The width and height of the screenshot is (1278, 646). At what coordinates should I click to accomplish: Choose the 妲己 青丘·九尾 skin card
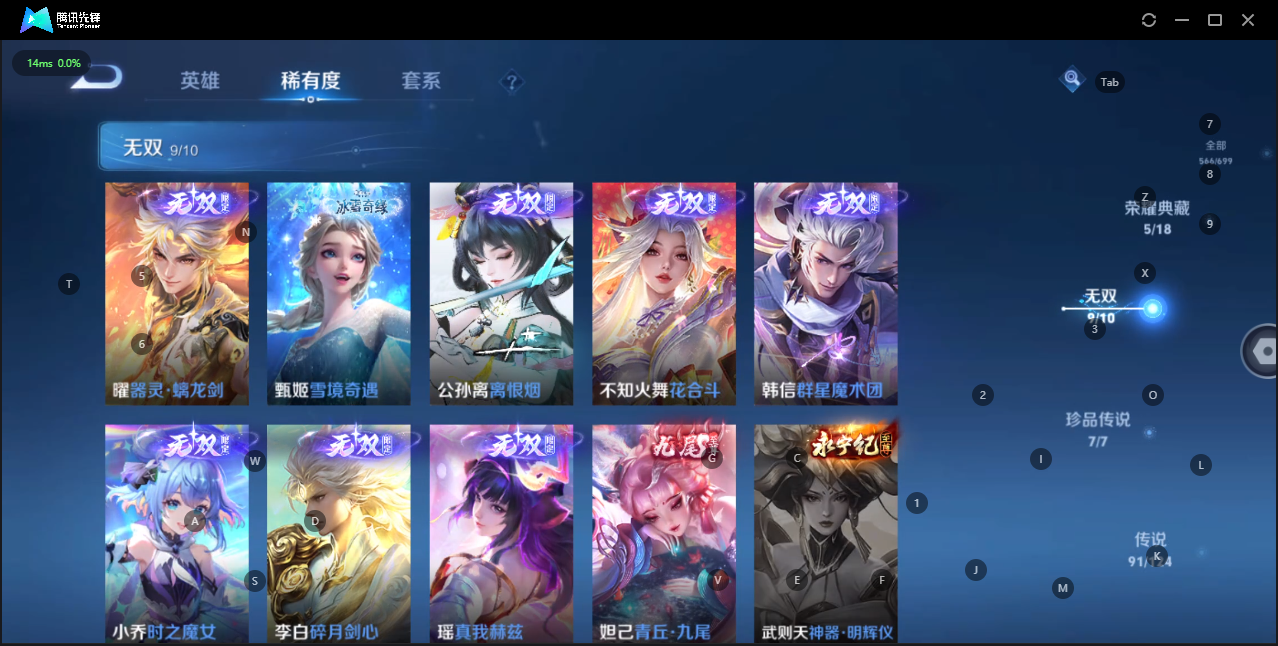663,533
